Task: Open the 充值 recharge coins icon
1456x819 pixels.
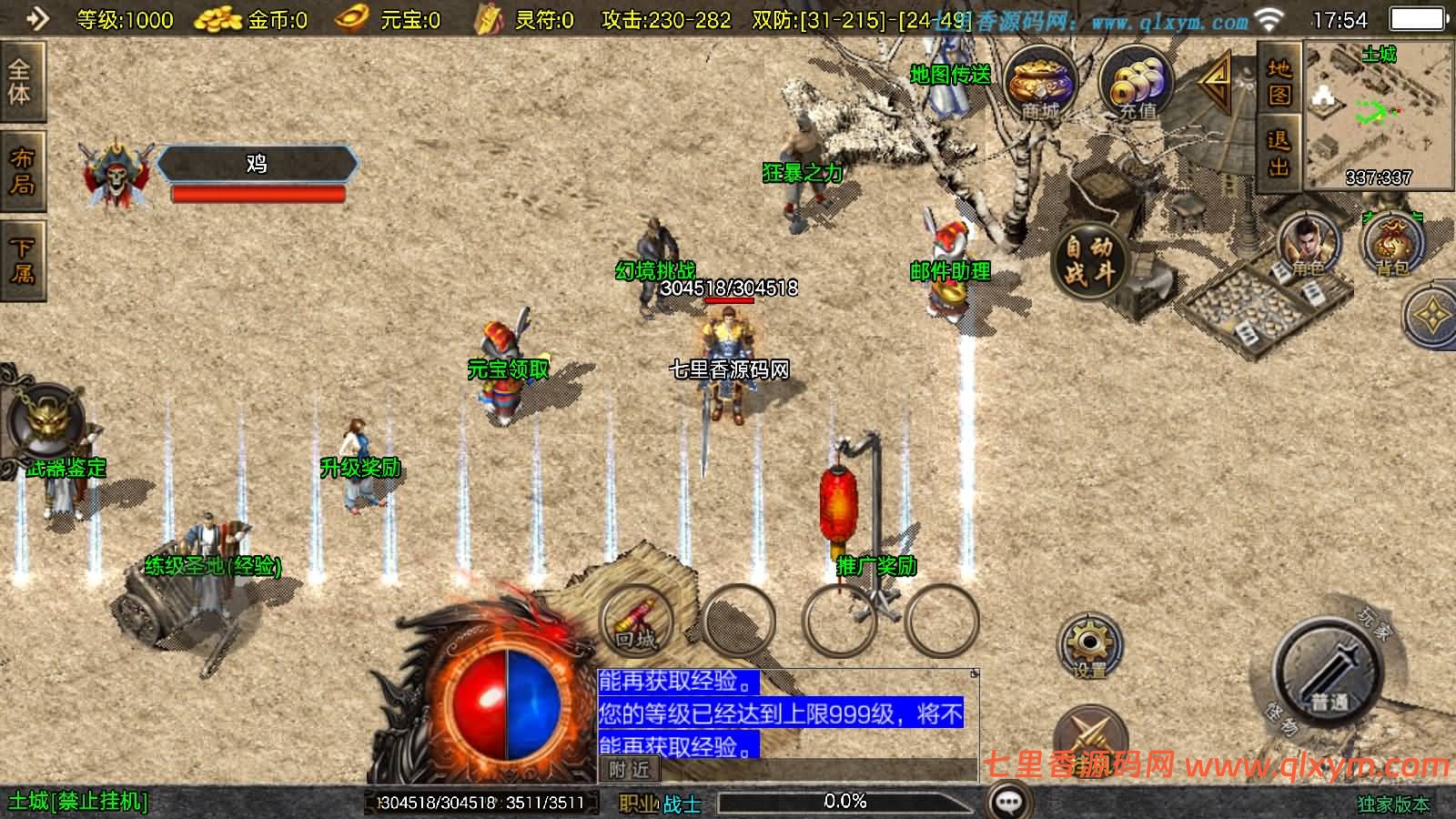Action: click(x=1134, y=84)
